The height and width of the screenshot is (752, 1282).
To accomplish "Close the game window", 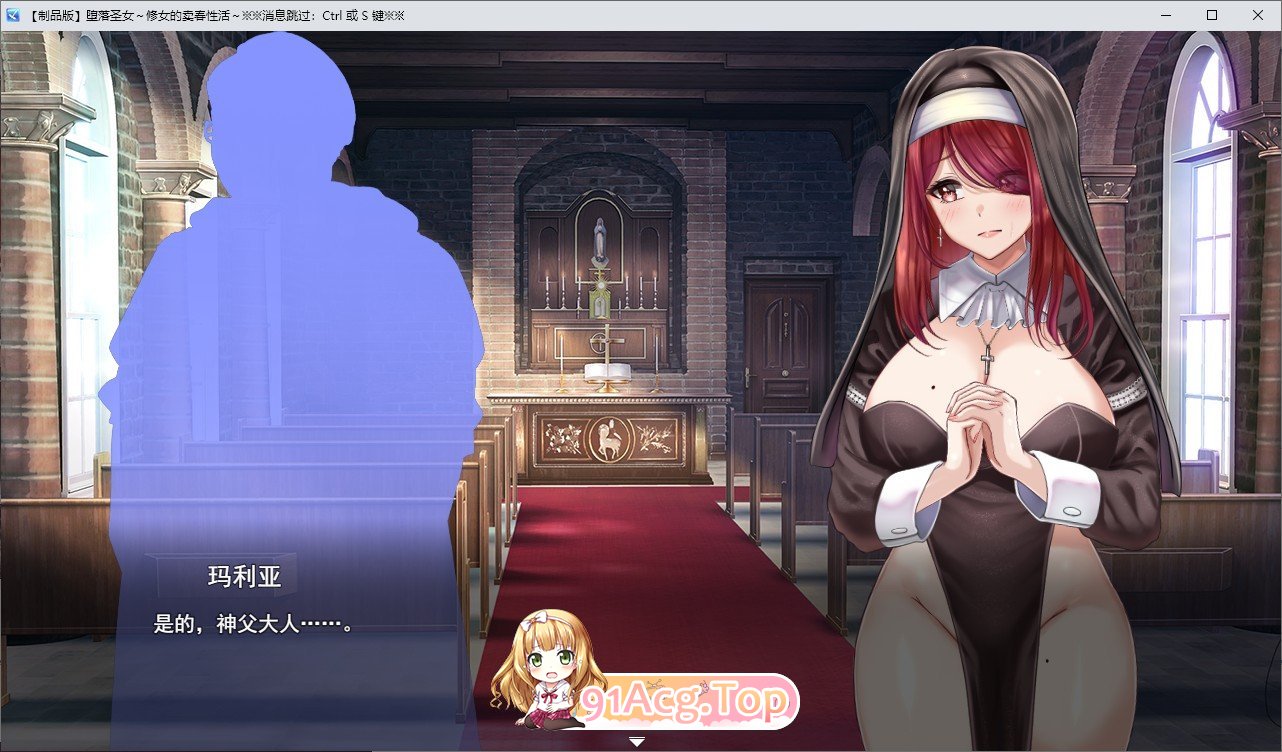I will point(1258,14).
